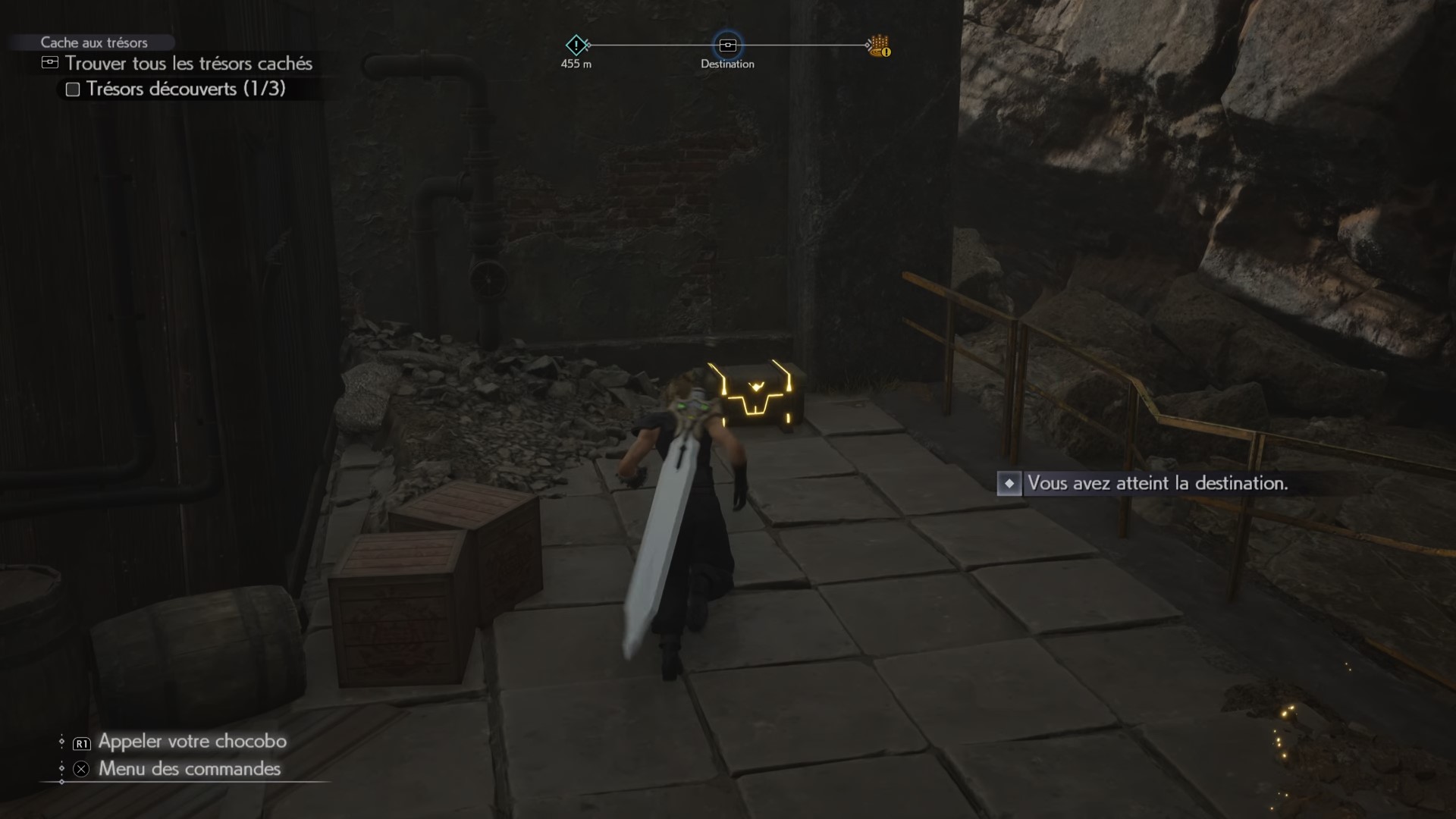Click the diamond icon beside the destination notification
Viewport: 1456px width, 819px height.
pos(1009,485)
